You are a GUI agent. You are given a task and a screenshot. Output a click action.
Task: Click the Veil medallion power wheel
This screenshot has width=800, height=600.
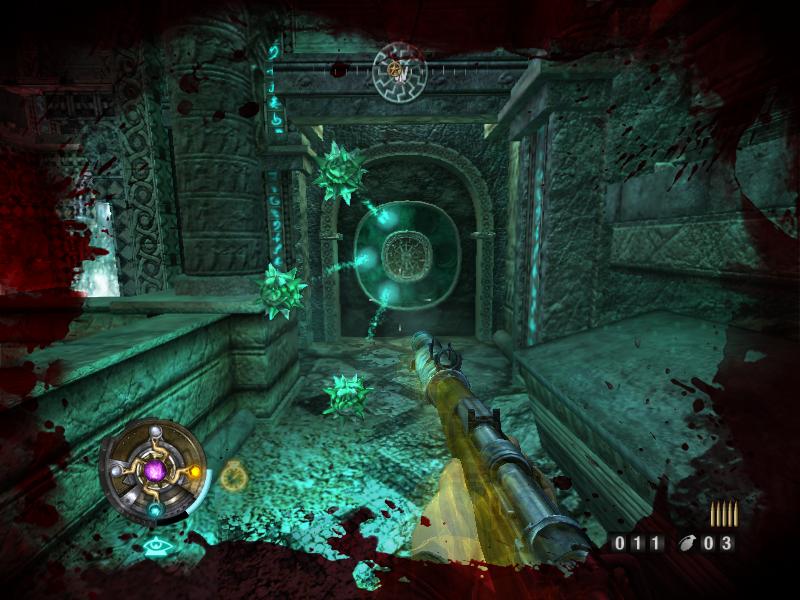(154, 469)
